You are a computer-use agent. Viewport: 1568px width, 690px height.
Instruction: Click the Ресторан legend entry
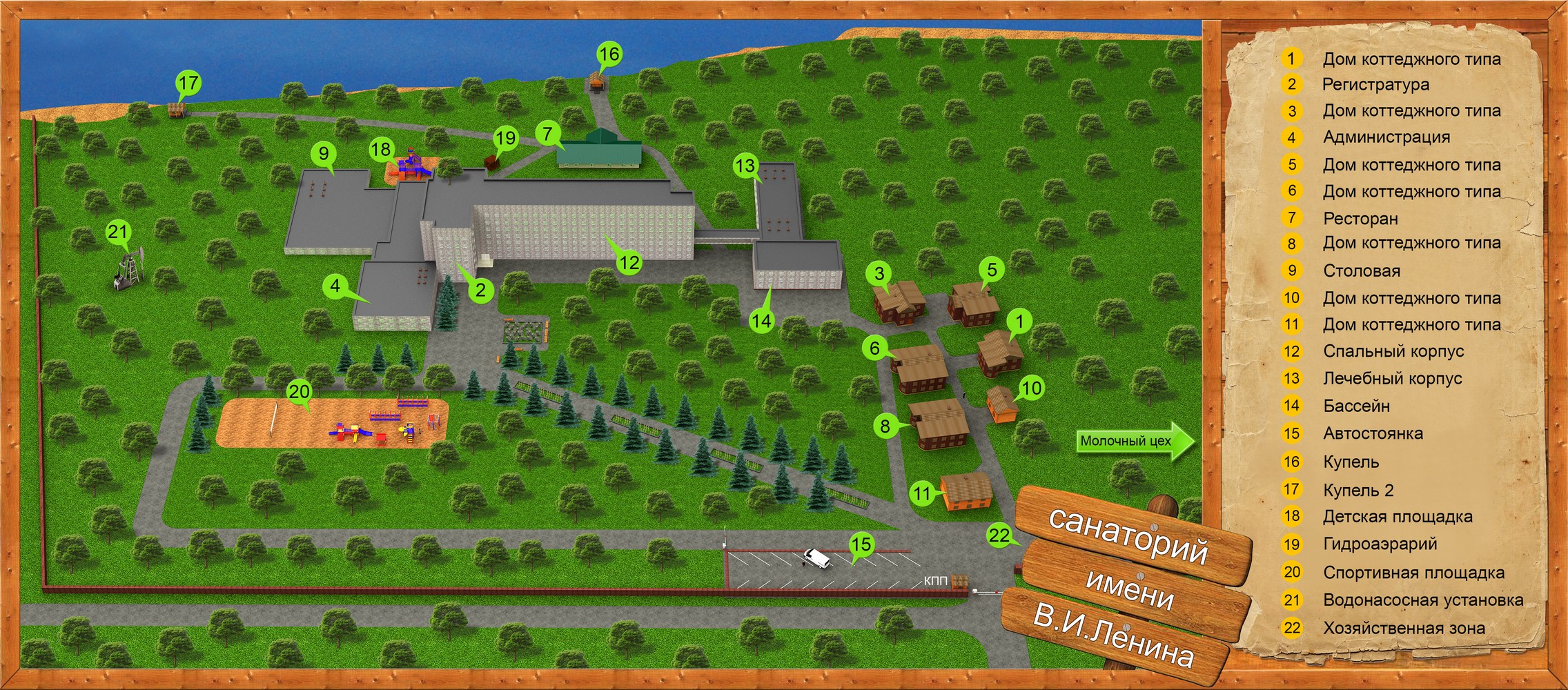(1360, 218)
